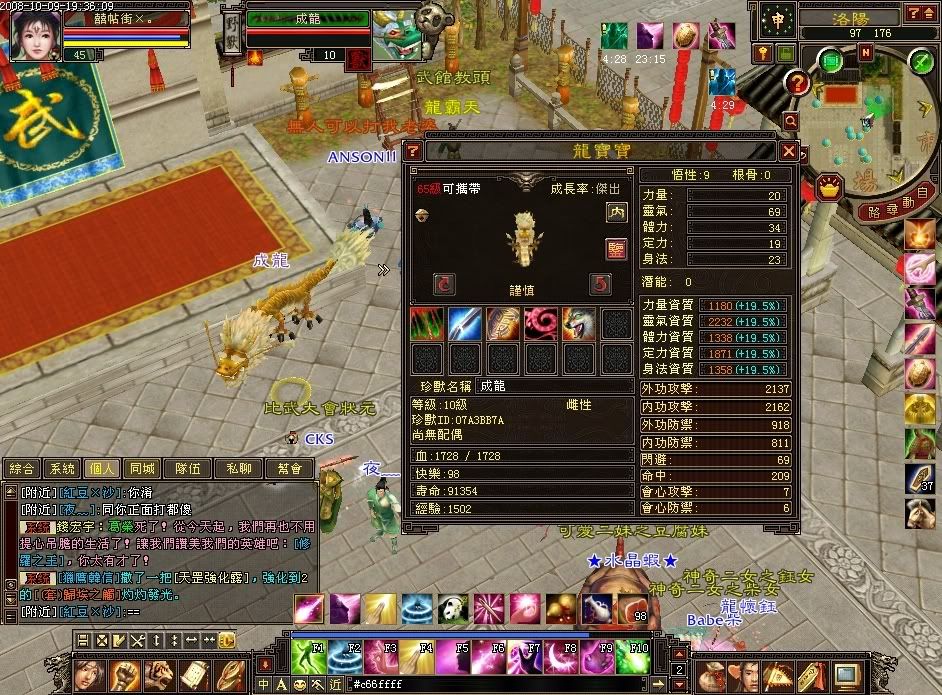
Task: Select the wolf head pet skill
Action: (x=578, y=324)
